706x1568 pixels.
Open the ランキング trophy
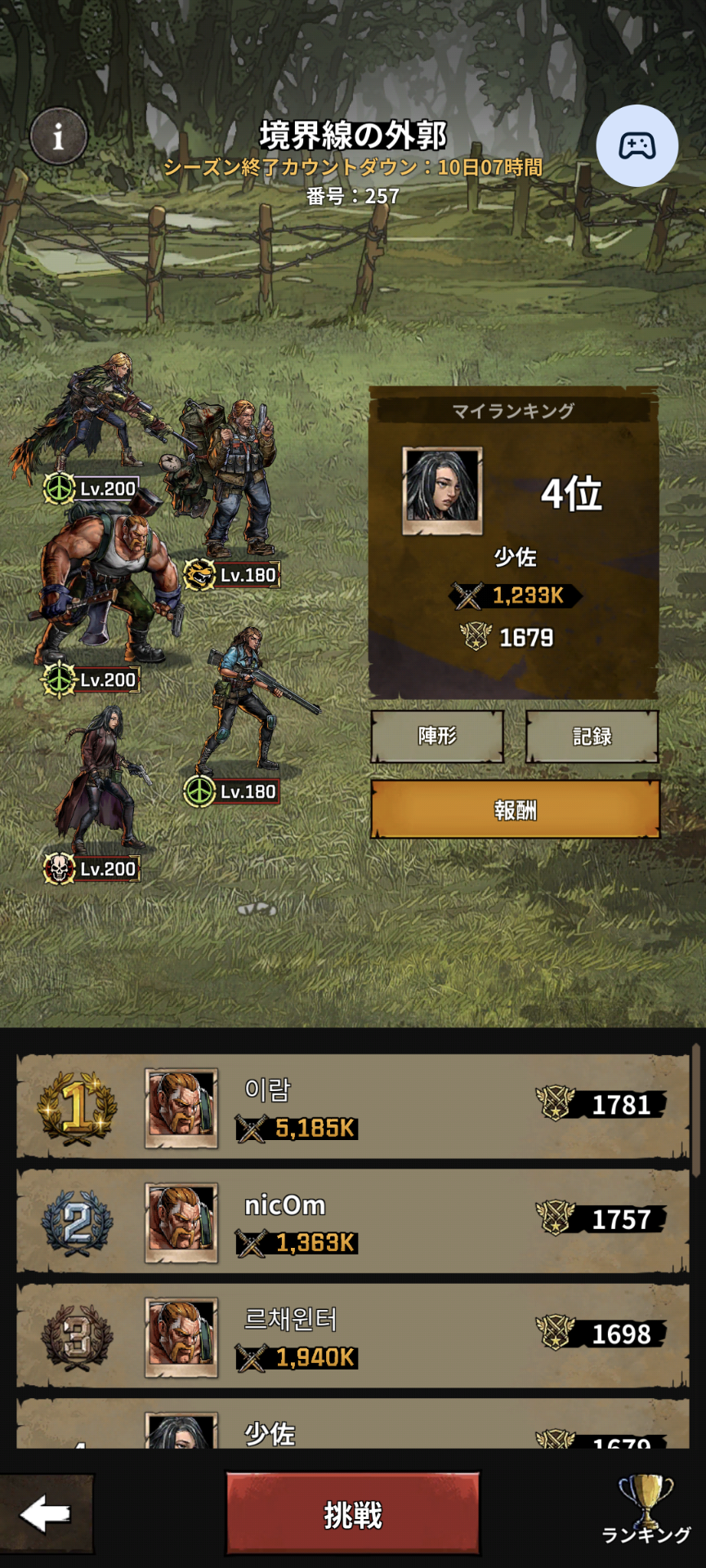point(646,1512)
